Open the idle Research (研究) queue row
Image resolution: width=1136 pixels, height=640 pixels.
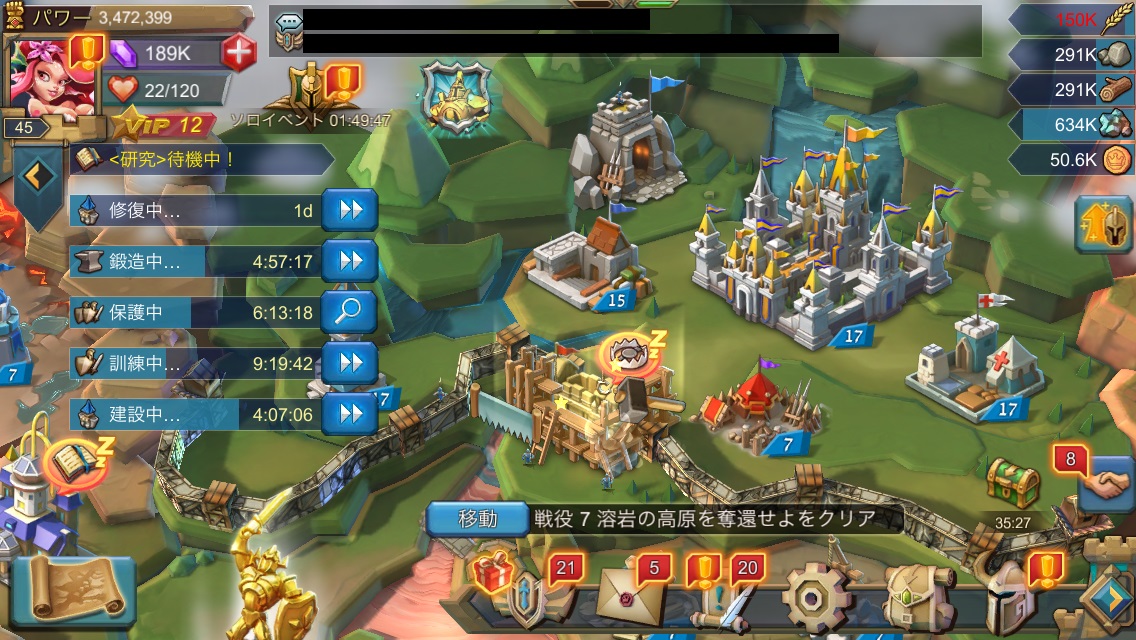(x=202, y=159)
